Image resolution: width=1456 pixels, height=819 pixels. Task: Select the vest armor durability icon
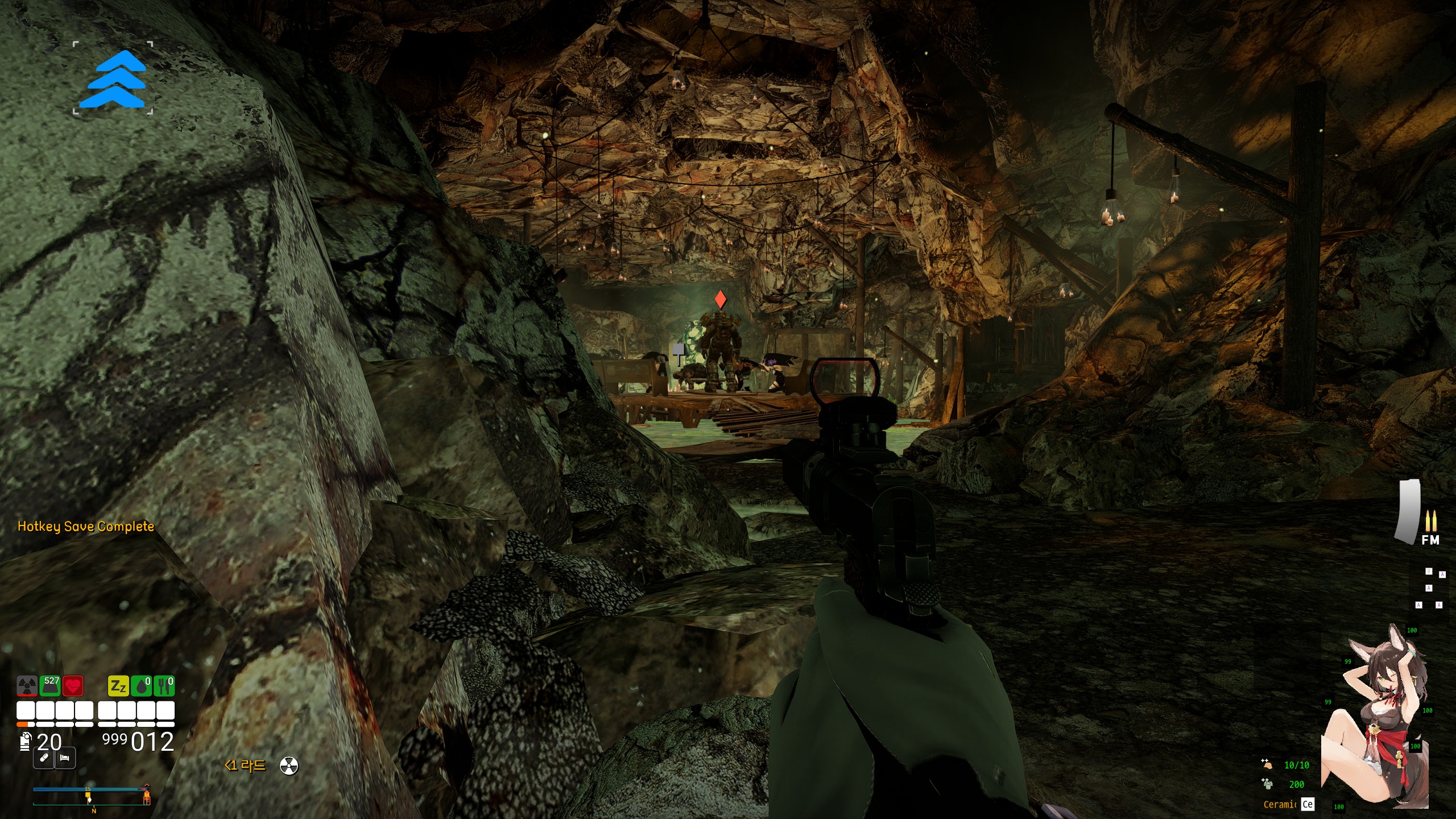pos(1267,784)
